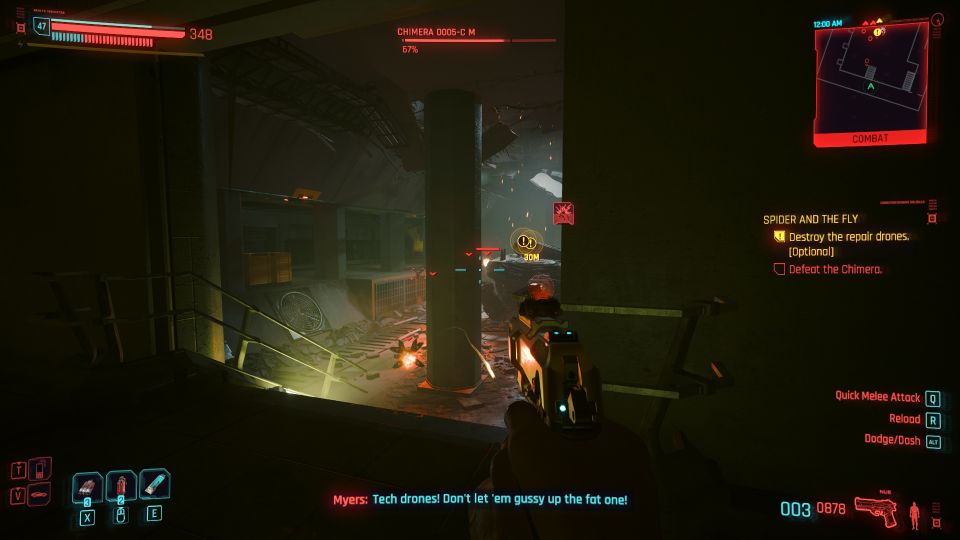
Task: Click the yellow quest marker on the minimap
Action: click(x=877, y=33)
